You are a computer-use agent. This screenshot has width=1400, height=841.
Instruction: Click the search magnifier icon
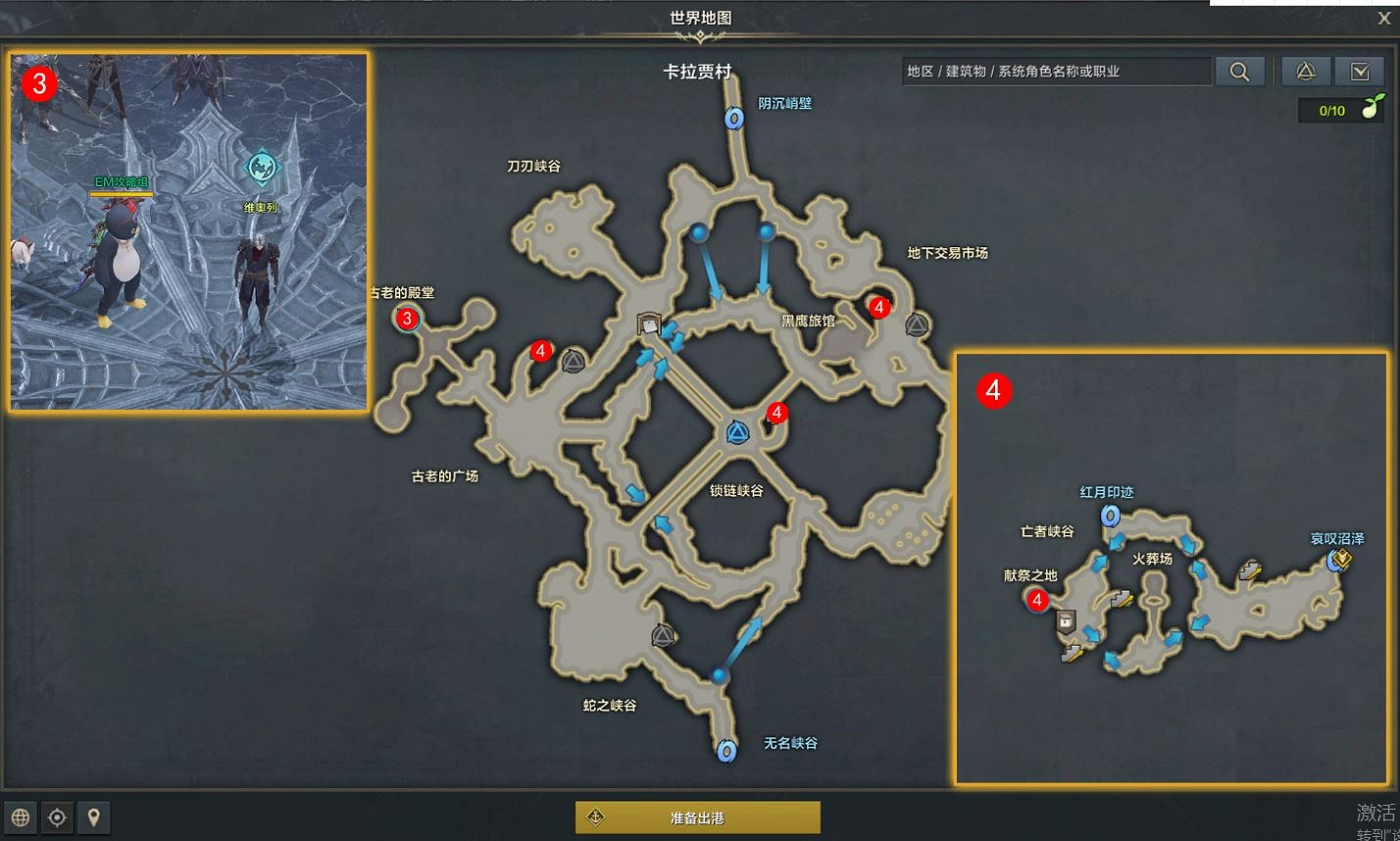click(x=1239, y=71)
